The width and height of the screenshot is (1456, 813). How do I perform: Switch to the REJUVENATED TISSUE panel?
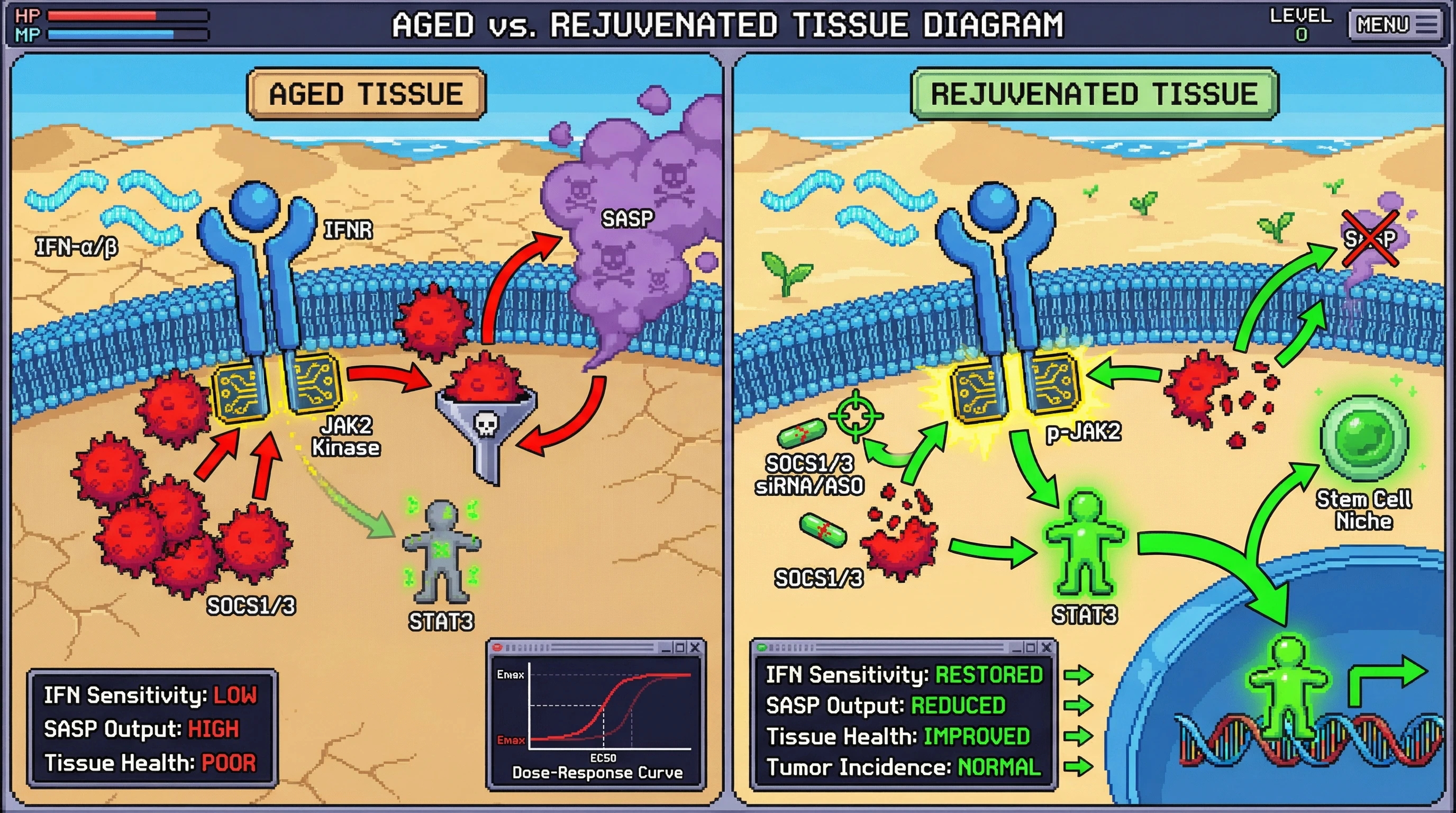[x=1091, y=94]
